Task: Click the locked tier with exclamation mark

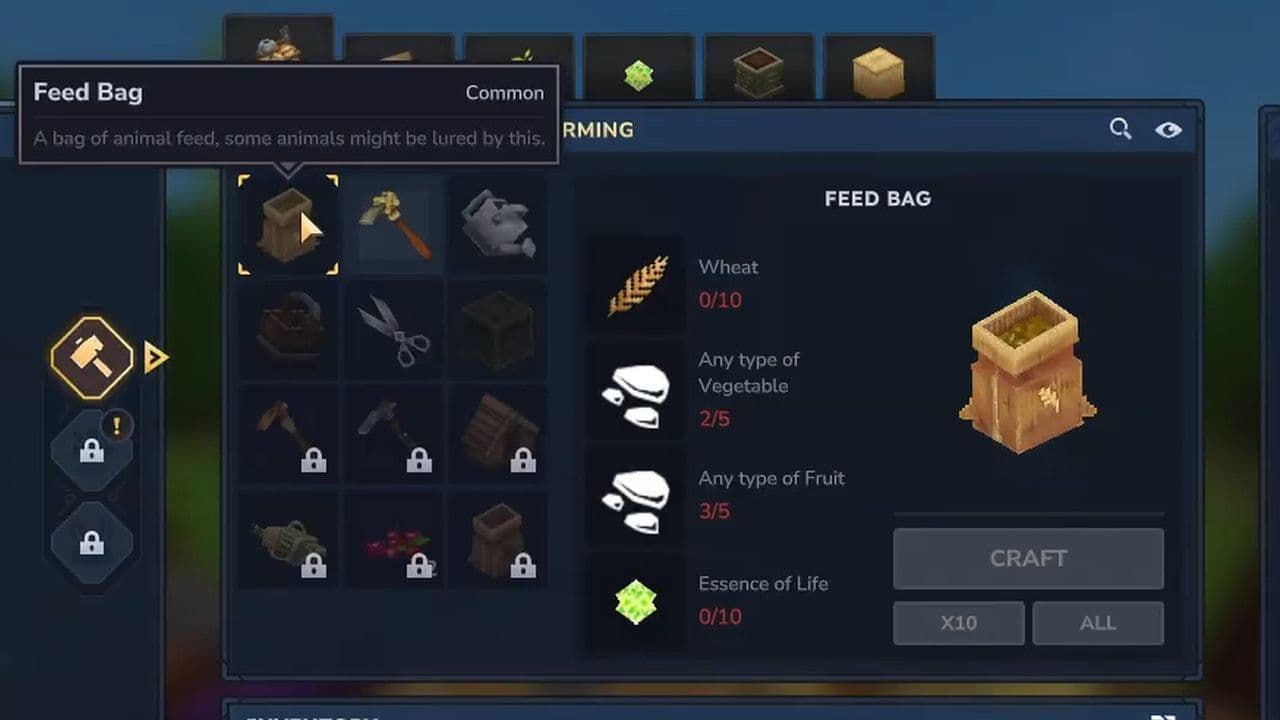Action: pyautogui.click(x=92, y=449)
